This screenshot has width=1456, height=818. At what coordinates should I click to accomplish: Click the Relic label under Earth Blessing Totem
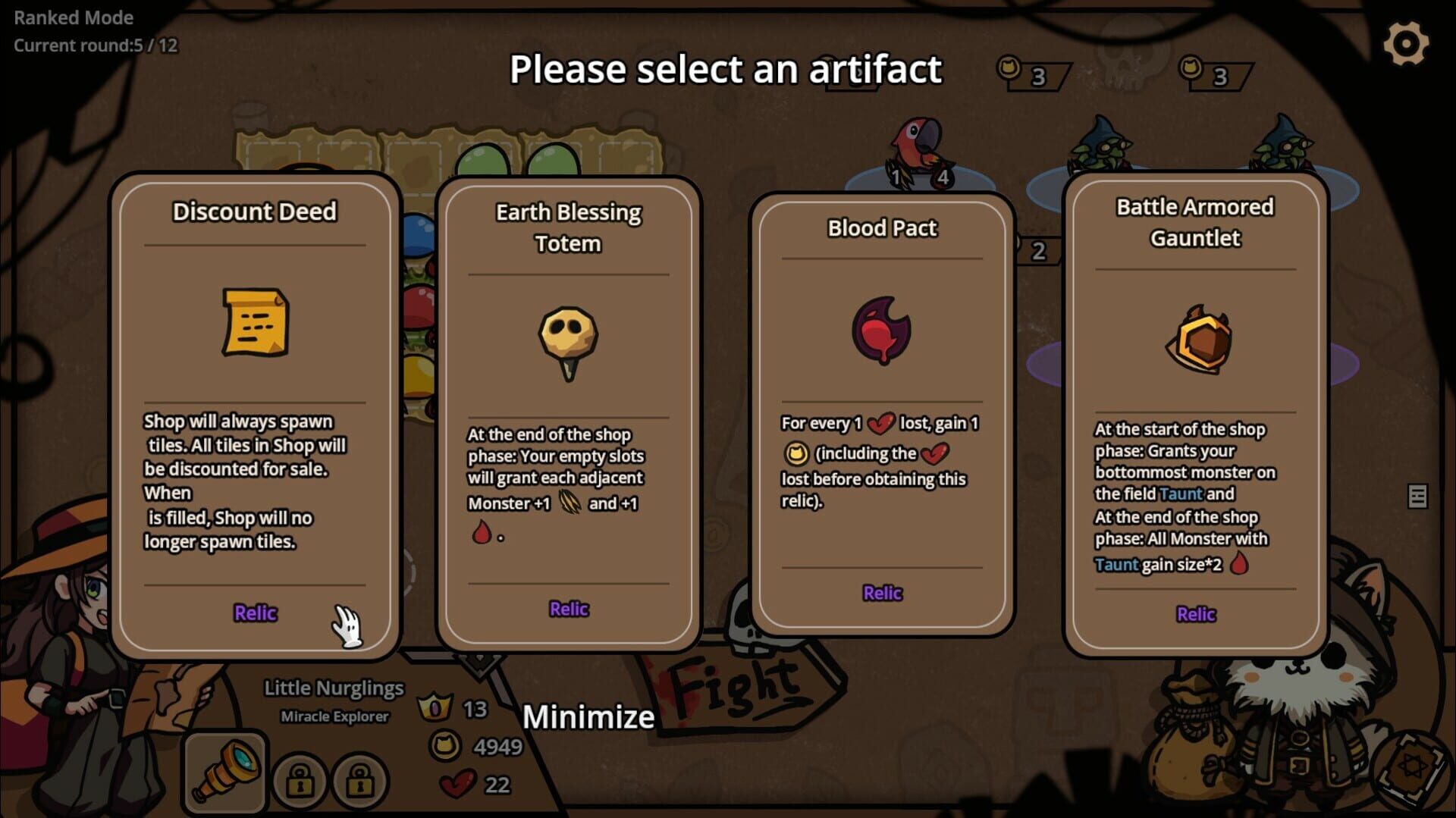pyautogui.click(x=569, y=608)
